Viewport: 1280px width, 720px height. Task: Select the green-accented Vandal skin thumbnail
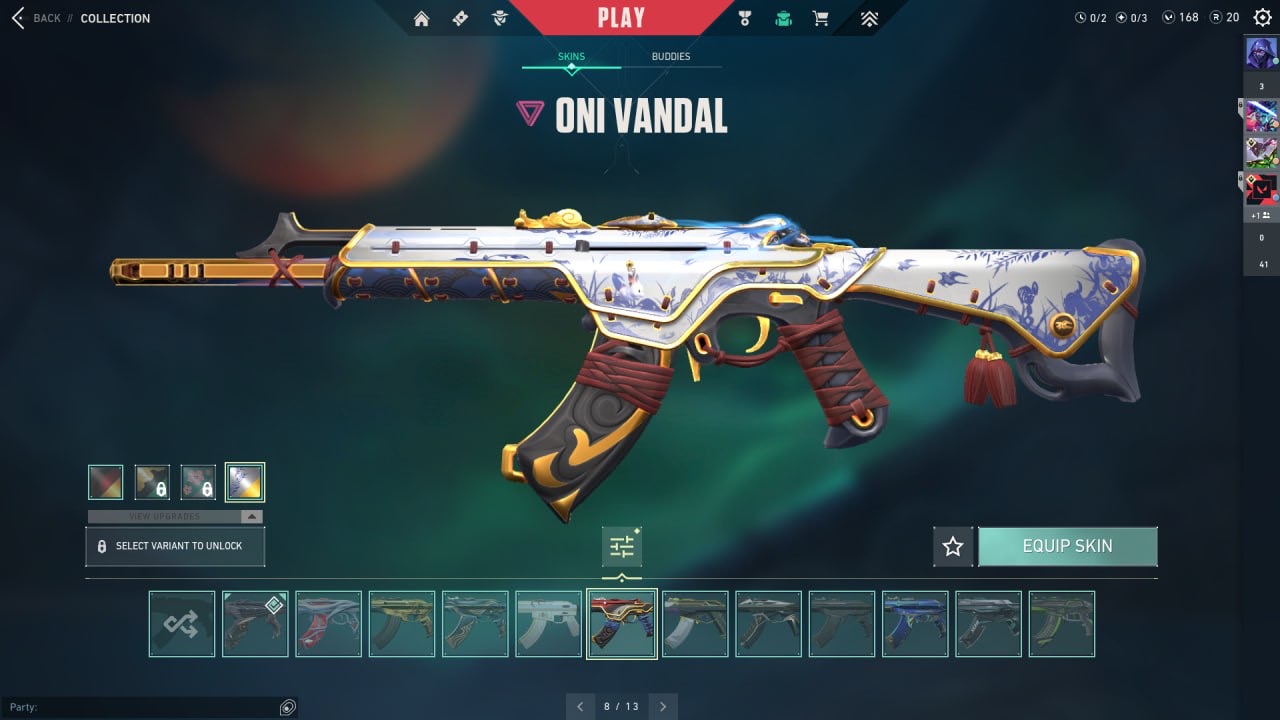pyautogui.click(x=1062, y=624)
